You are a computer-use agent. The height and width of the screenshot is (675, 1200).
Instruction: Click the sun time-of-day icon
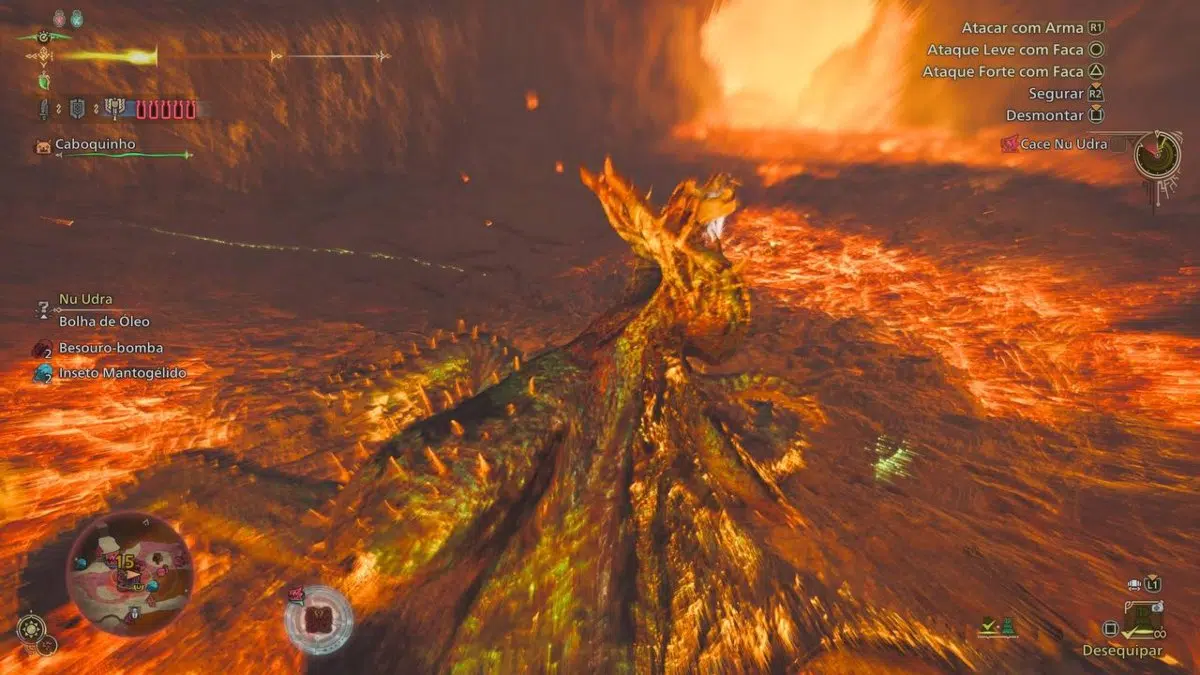(30, 629)
